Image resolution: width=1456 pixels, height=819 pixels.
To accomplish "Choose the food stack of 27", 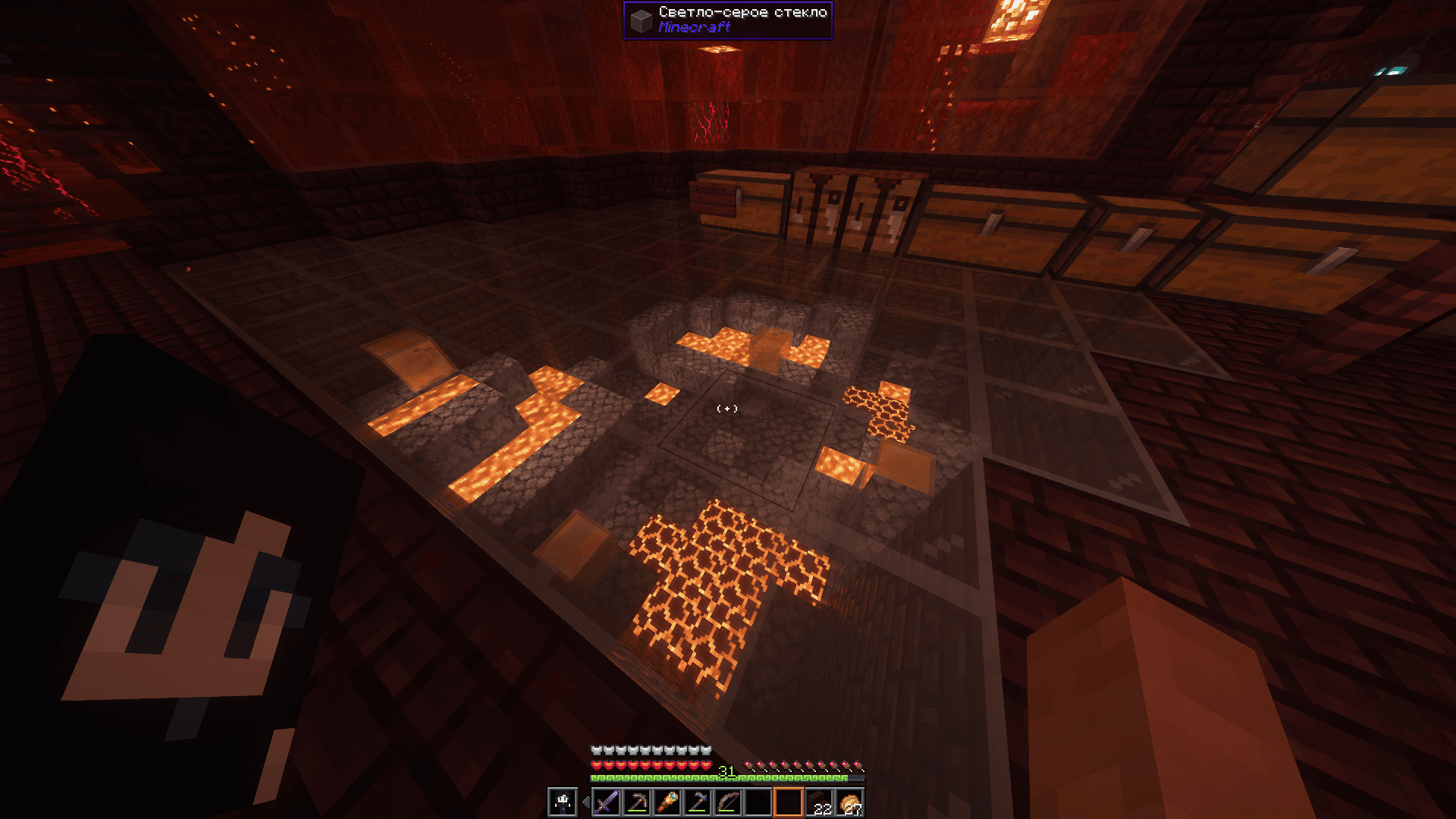I will (x=849, y=802).
